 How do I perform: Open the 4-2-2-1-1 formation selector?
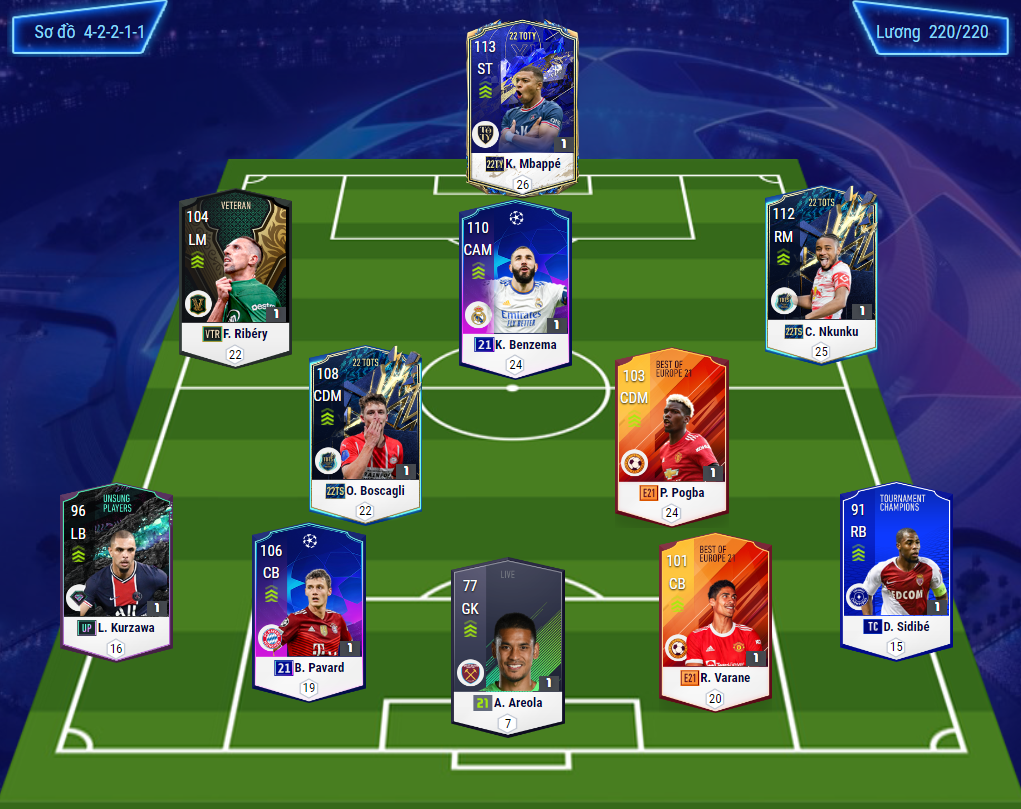pos(89,32)
